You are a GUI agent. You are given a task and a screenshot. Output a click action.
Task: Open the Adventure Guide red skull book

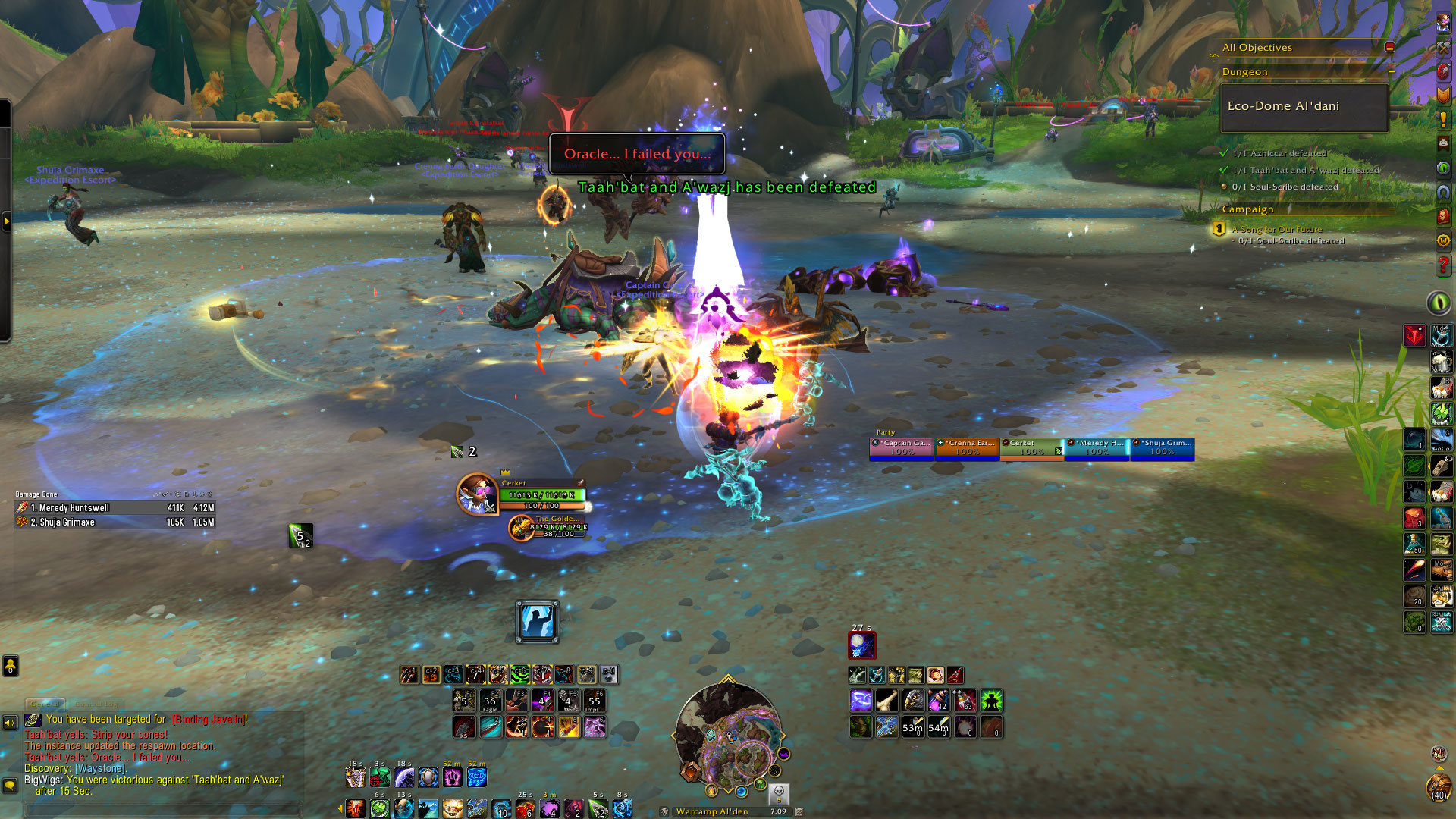point(1443,216)
